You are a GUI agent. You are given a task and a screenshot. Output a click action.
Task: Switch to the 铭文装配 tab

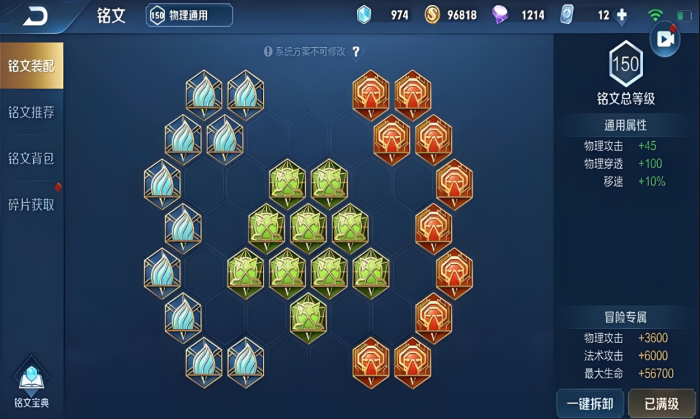pos(31,66)
